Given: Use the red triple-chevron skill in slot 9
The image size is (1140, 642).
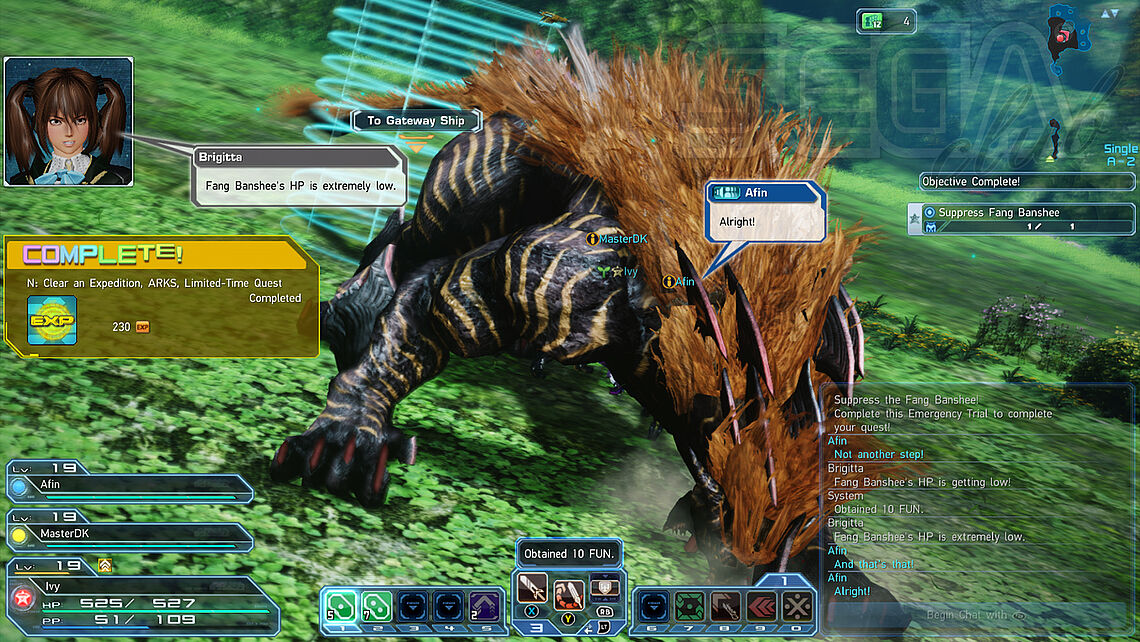Looking at the screenshot, I should tap(760, 606).
